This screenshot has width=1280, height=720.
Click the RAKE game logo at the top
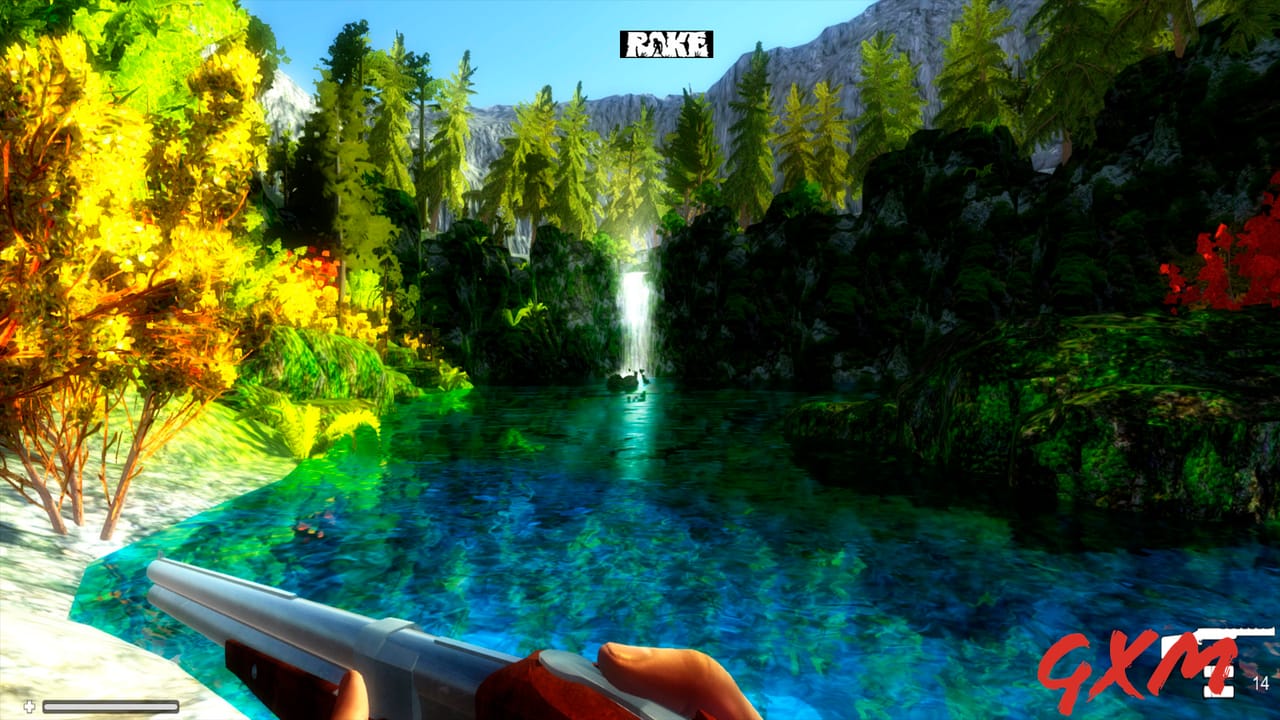pos(665,45)
